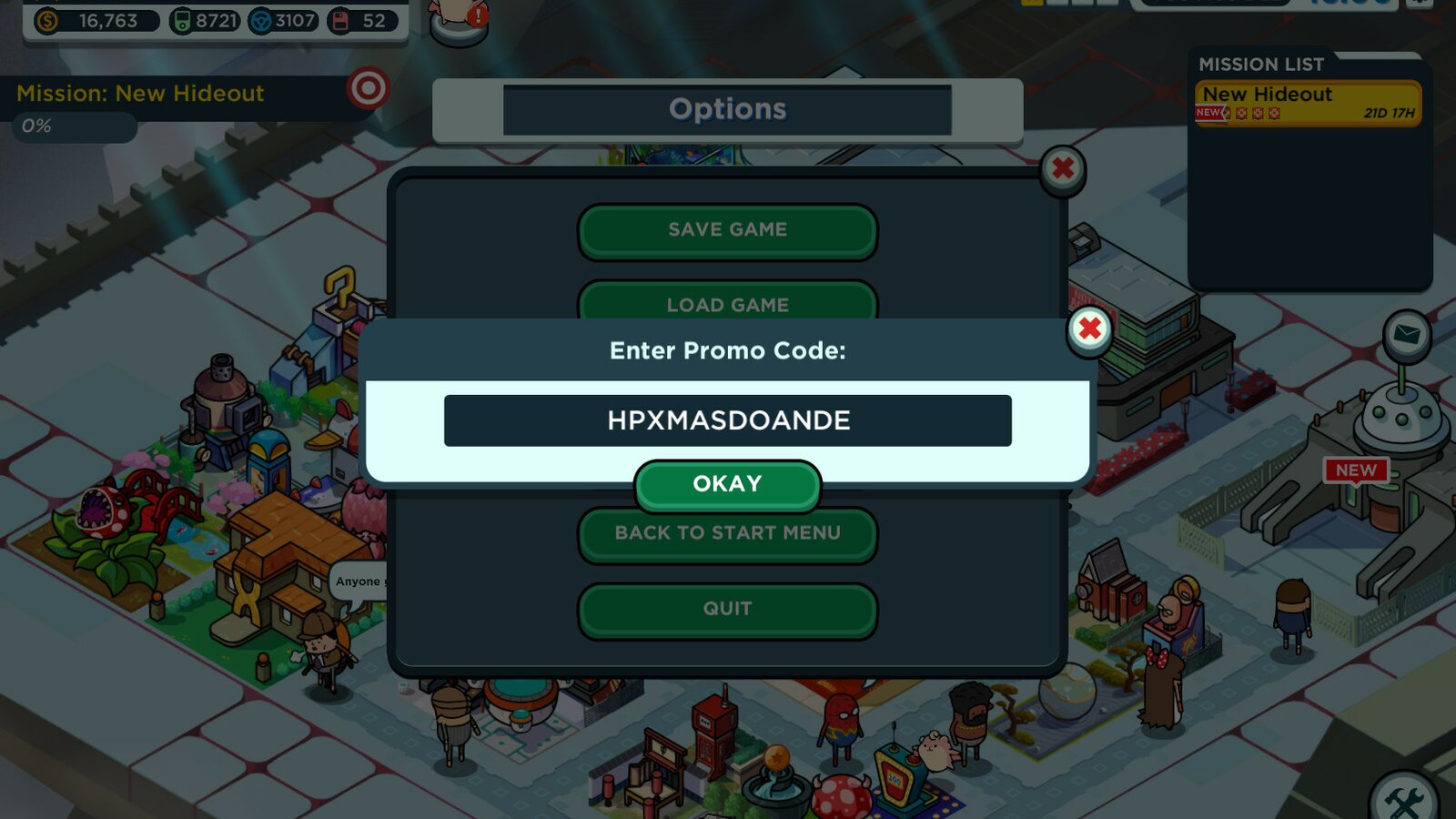Screen dimensions: 1456x819
Task: Close the promo code dialog
Action: pyautogui.click(x=1088, y=330)
